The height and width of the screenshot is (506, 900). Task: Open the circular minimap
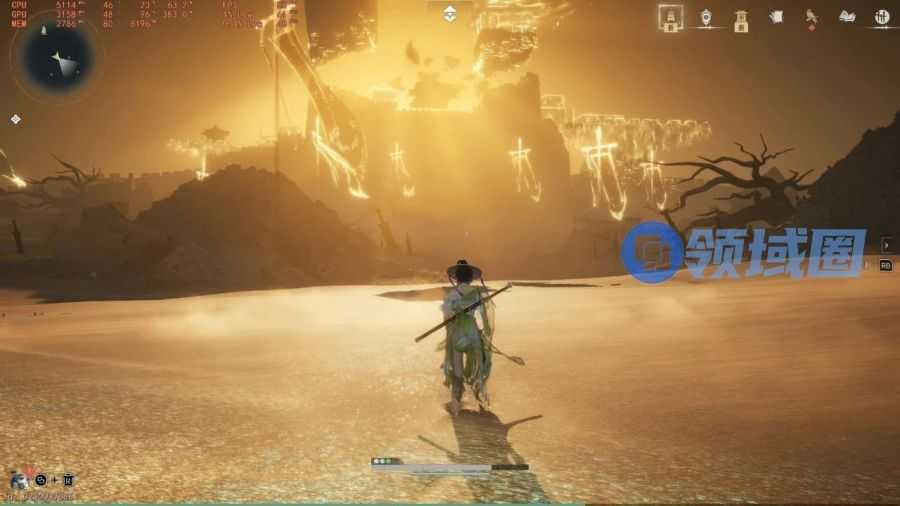coord(58,57)
